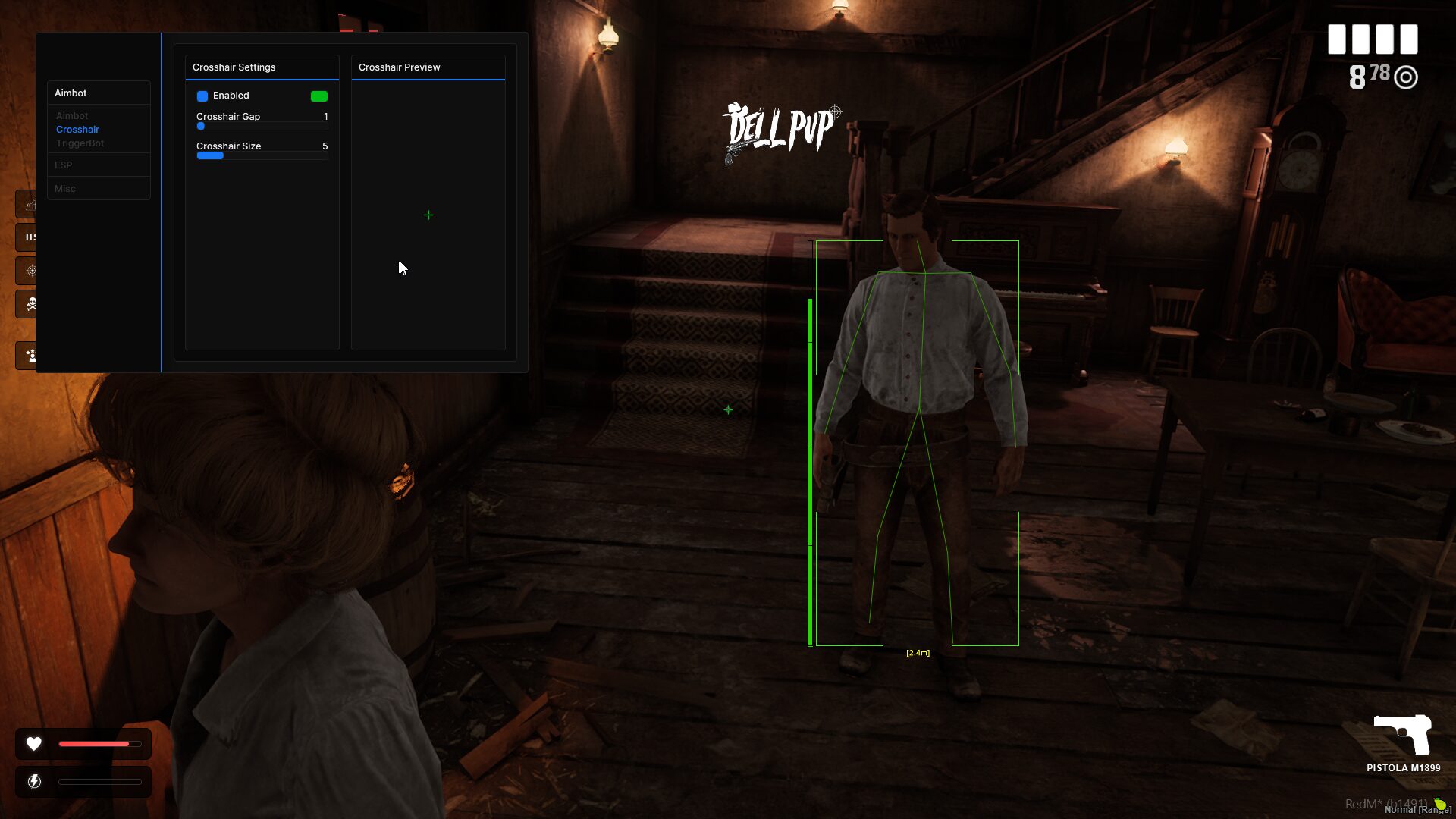Select the Crosshair sub-entry
The width and height of the screenshot is (1456, 819).
click(x=77, y=130)
